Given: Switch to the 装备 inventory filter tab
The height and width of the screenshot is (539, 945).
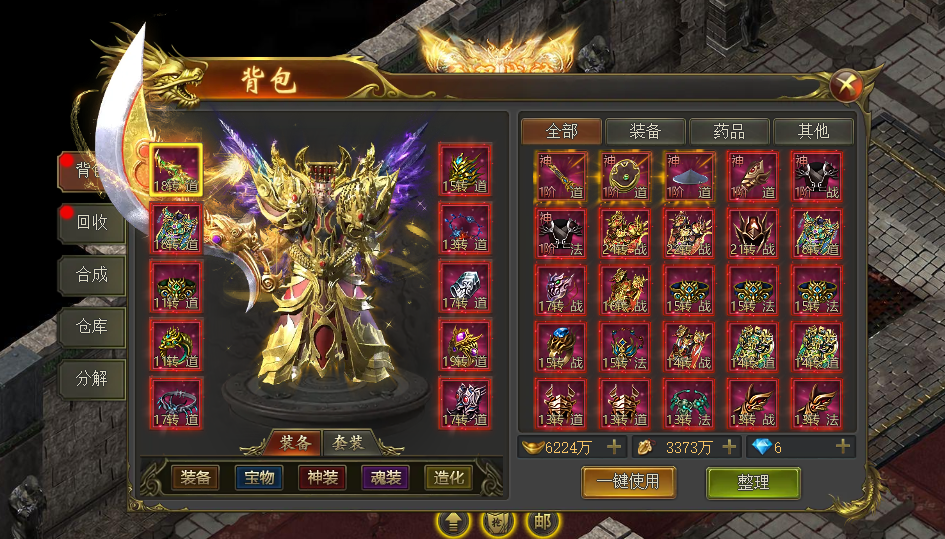Looking at the screenshot, I should (x=645, y=131).
